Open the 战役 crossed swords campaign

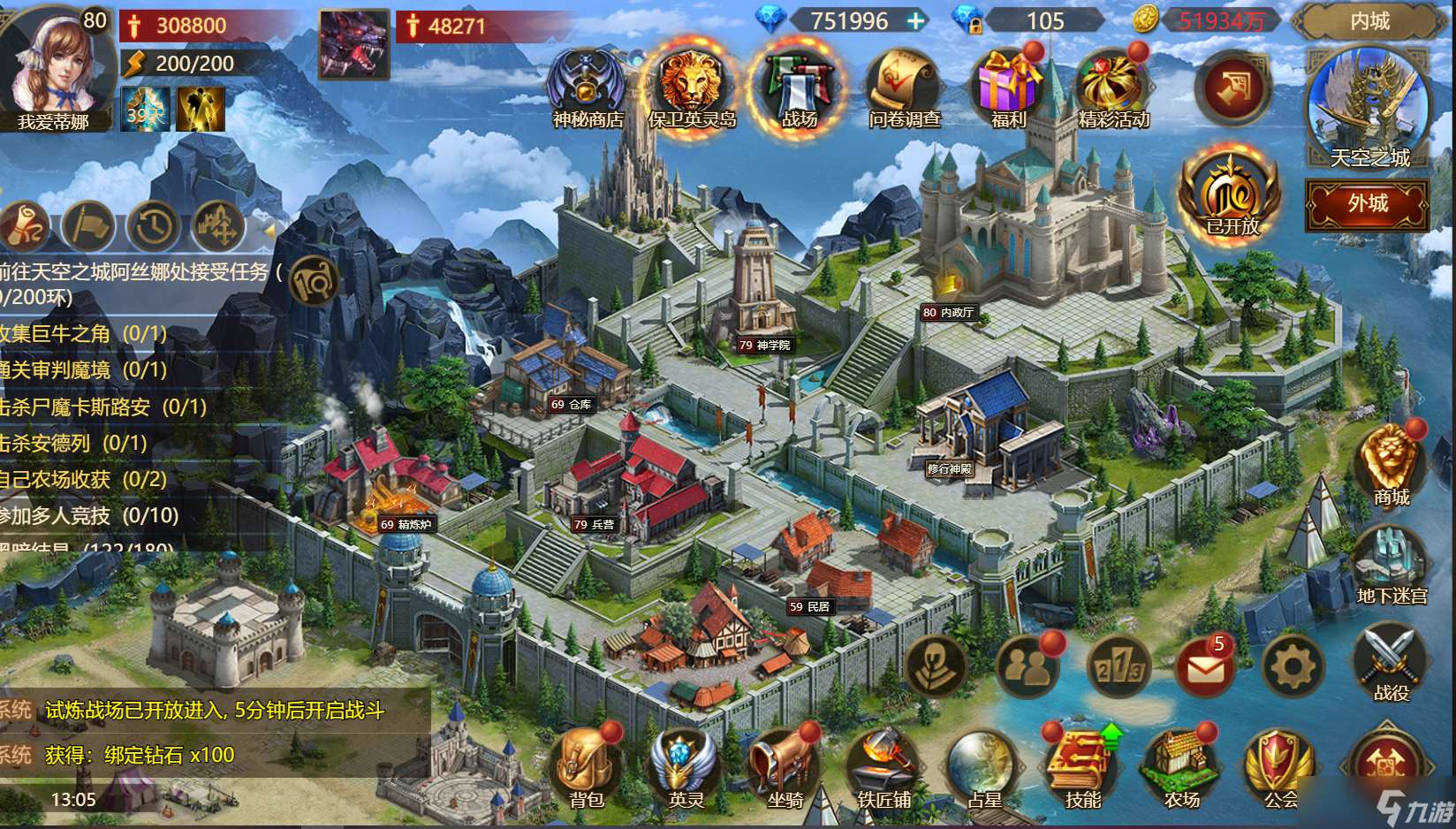tap(1391, 663)
